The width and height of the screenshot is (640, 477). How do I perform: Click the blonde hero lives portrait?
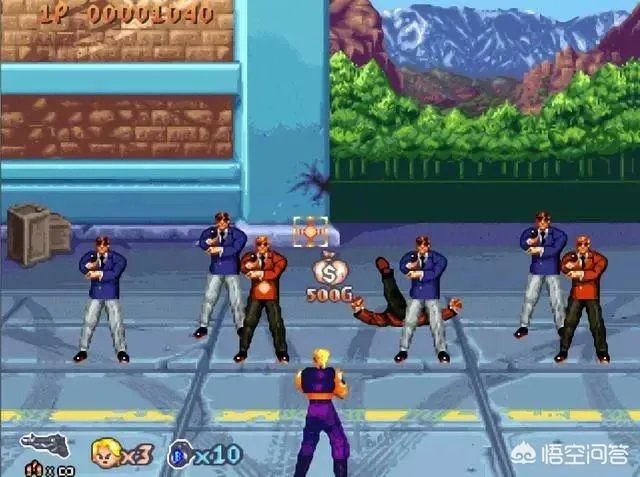[106, 453]
